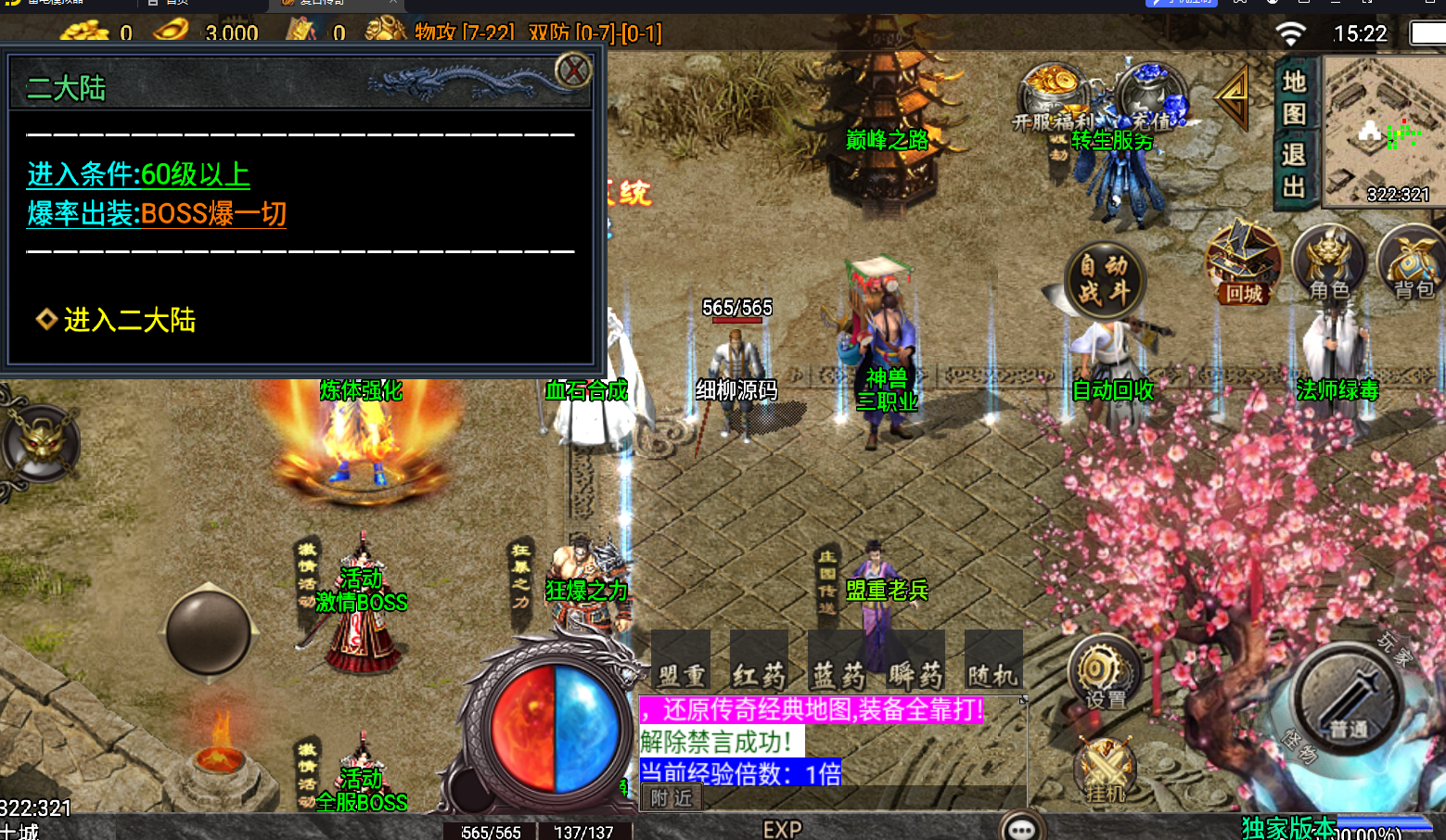The image size is (1446, 840).
Task: Choose the 进入二大陆 option
Action: (129, 320)
